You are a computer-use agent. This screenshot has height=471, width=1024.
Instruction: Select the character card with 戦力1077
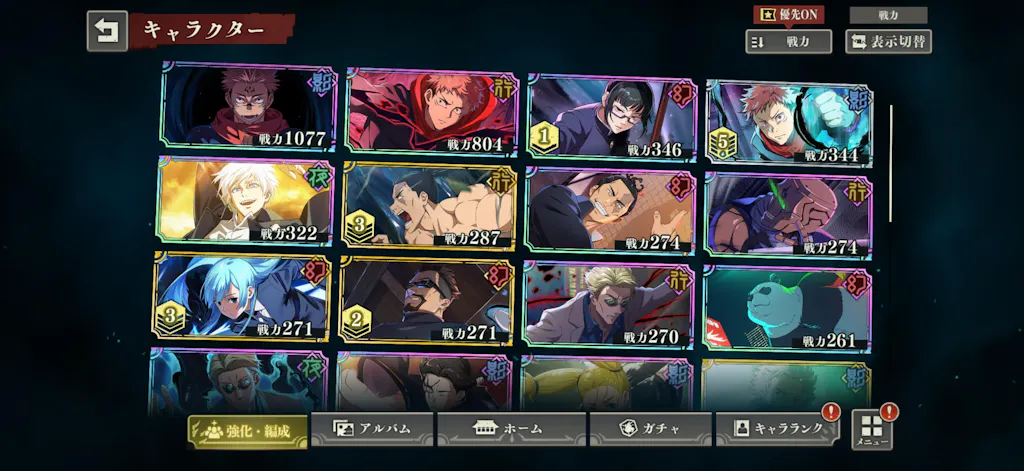point(248,106)
